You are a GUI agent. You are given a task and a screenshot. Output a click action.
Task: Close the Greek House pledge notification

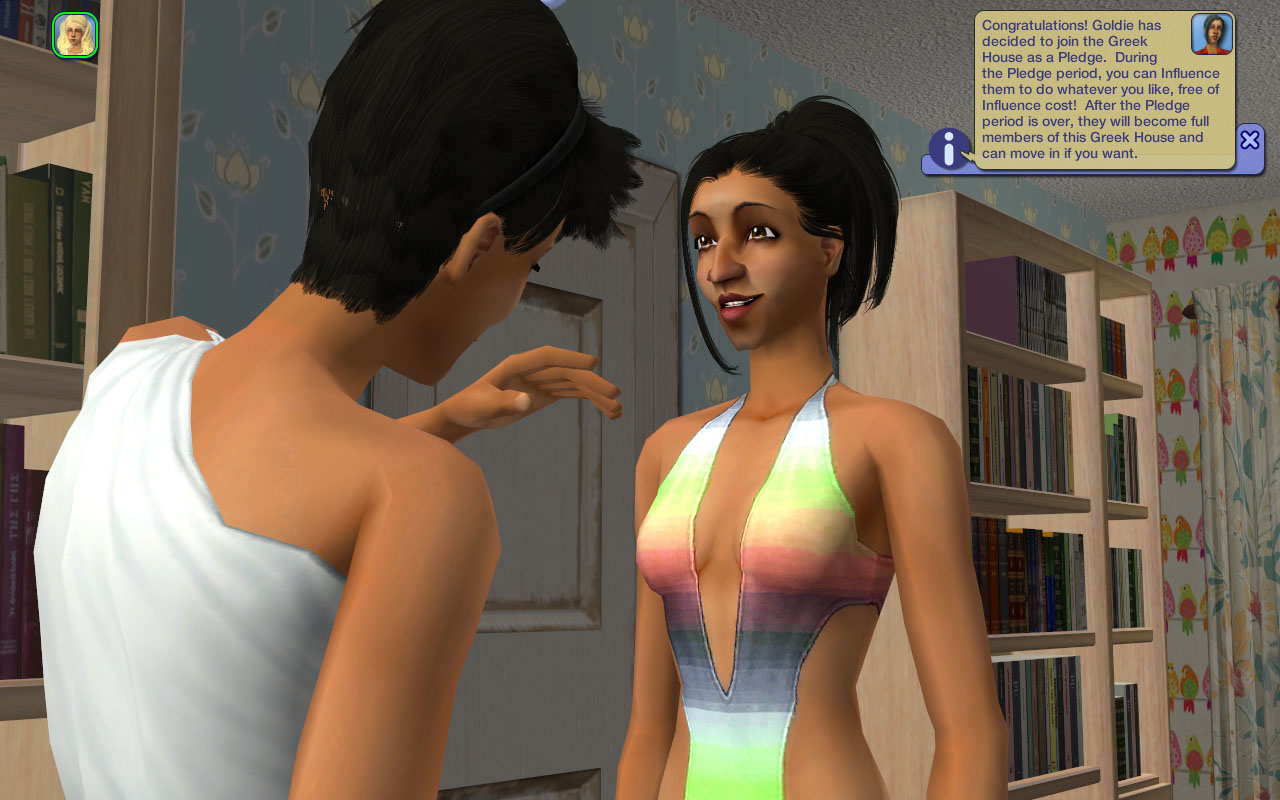[x=1249, y=140]
